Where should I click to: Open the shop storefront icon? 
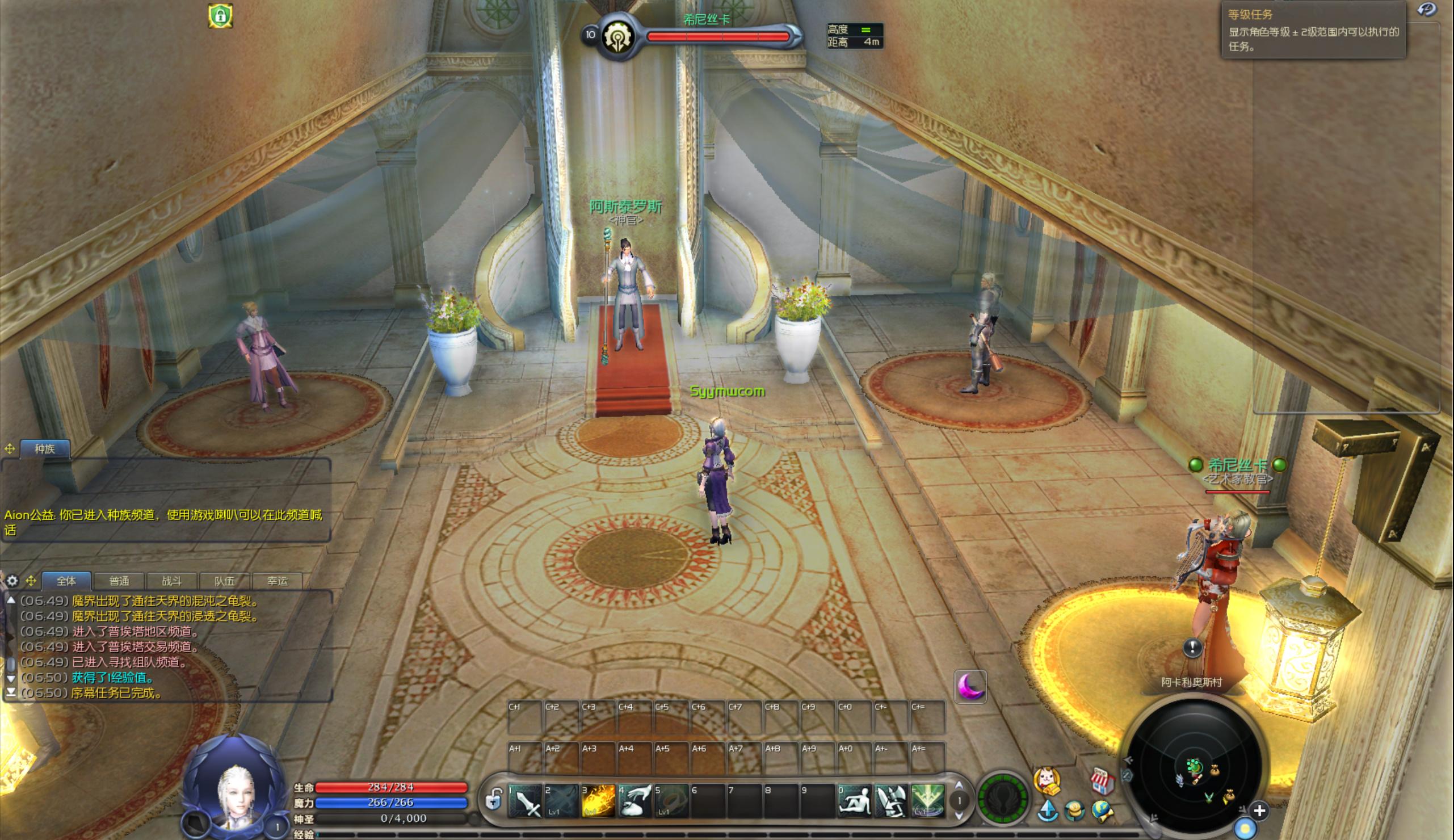1101,780
